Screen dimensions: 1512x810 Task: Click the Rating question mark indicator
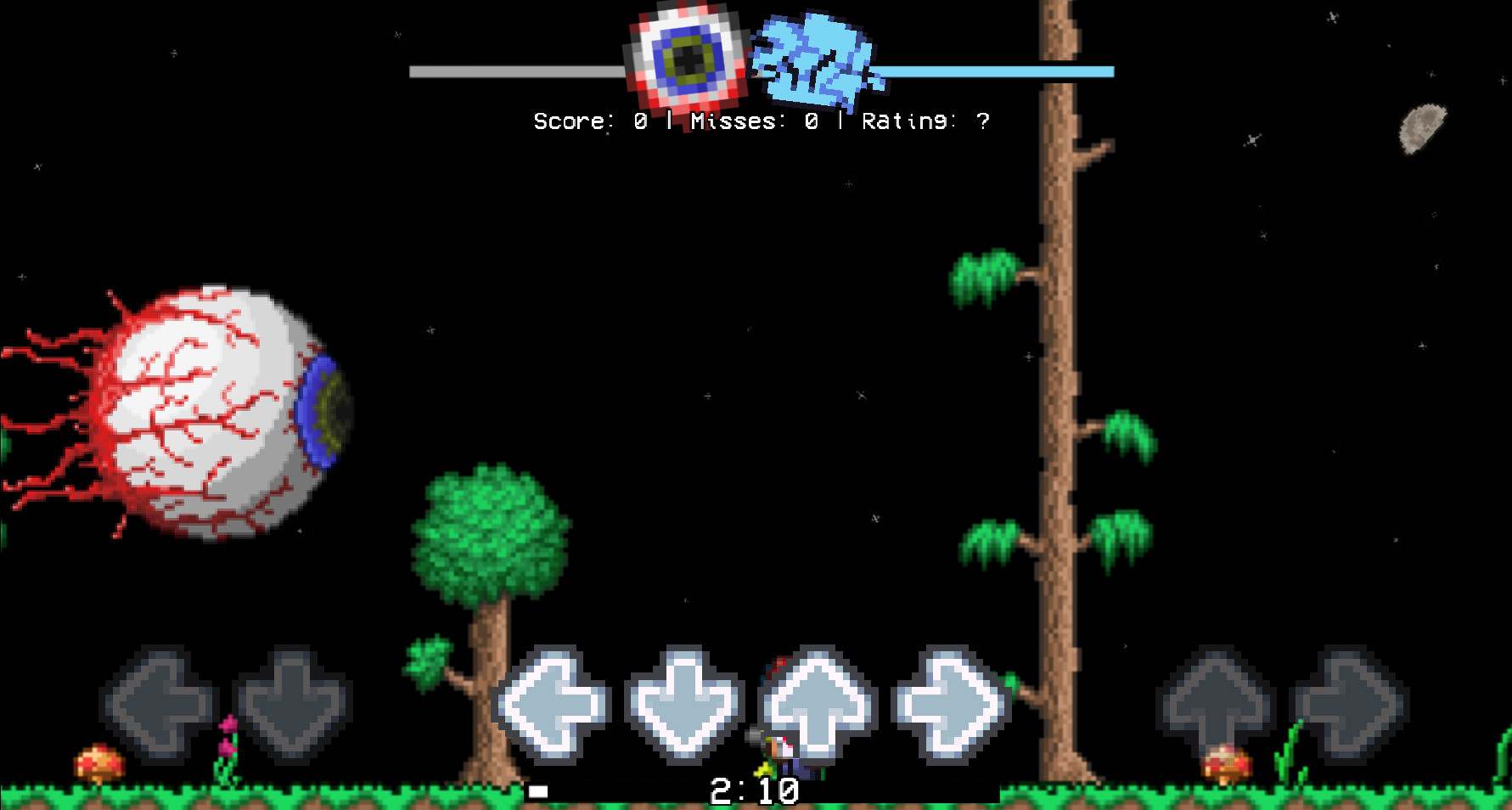(x=983, y=120)
